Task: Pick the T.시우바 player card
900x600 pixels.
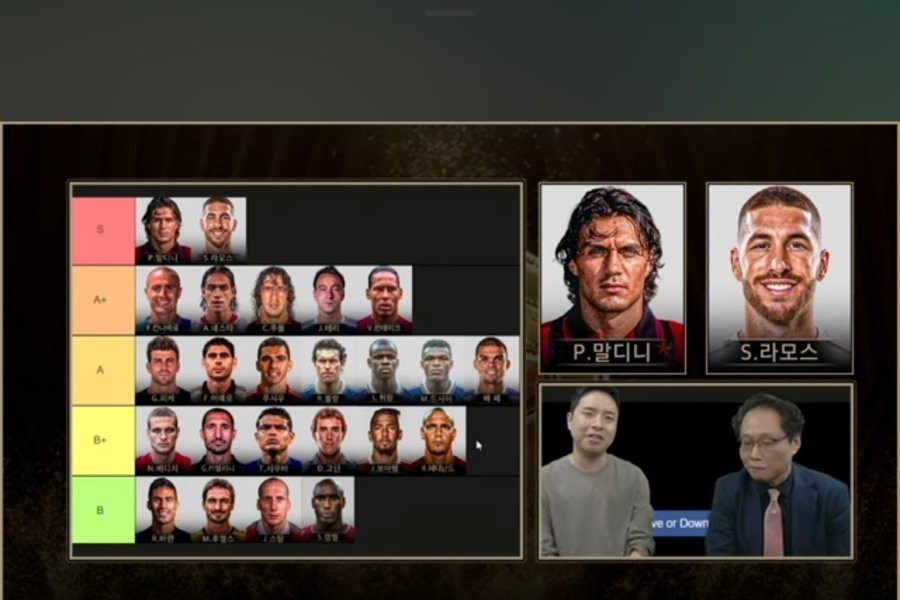Action: 274,439
